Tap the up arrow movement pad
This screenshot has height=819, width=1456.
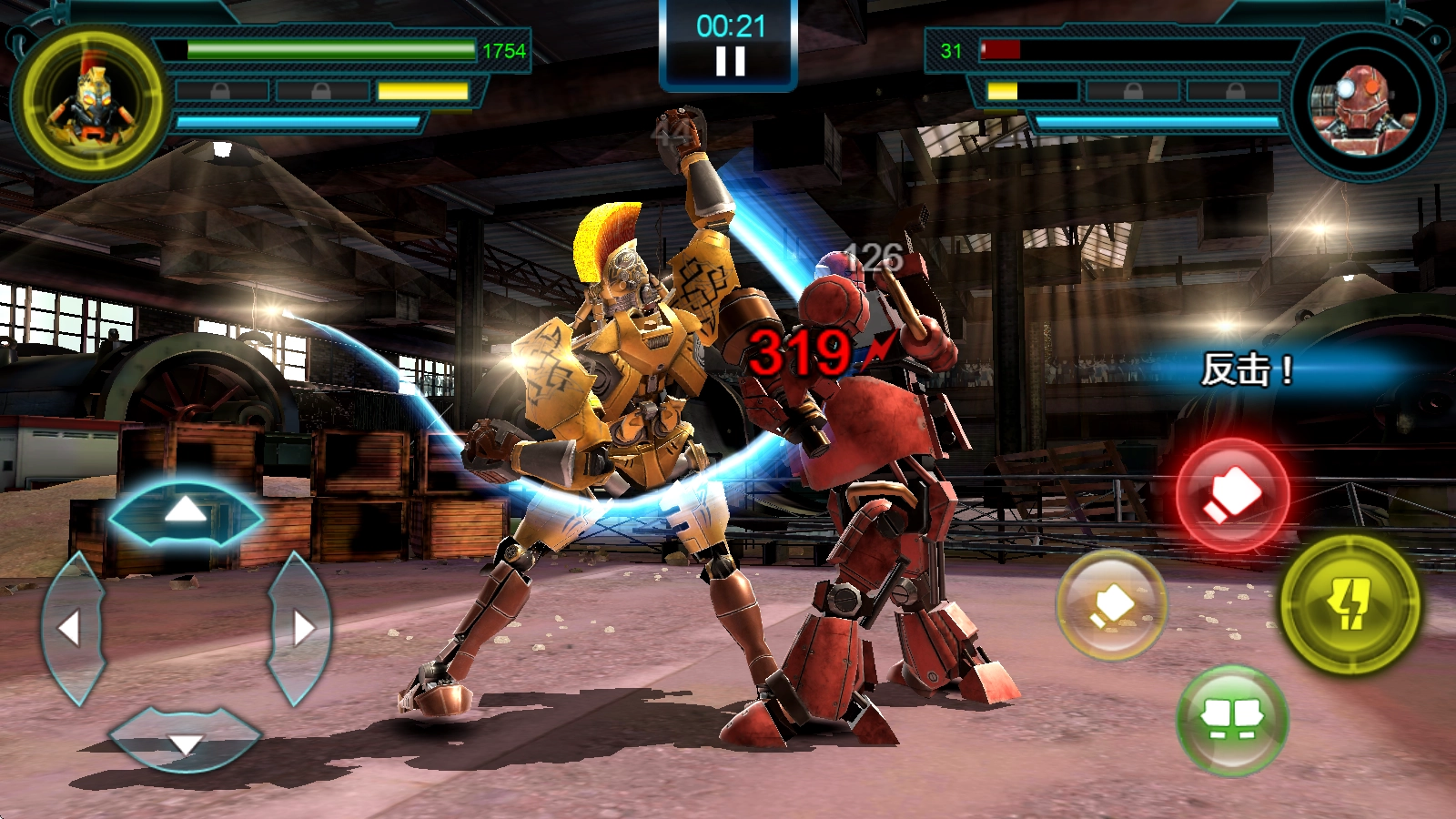click(x=186, y=511)
